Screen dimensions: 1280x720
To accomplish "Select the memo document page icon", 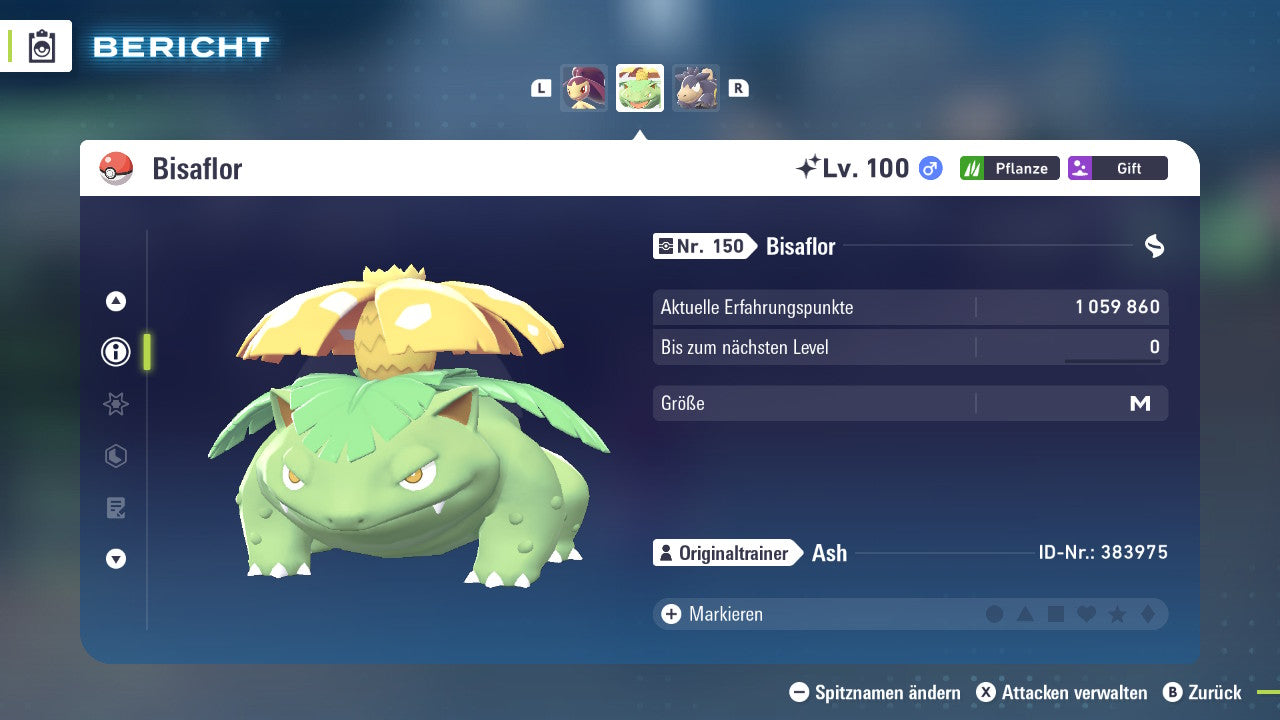I will [115, 508].
